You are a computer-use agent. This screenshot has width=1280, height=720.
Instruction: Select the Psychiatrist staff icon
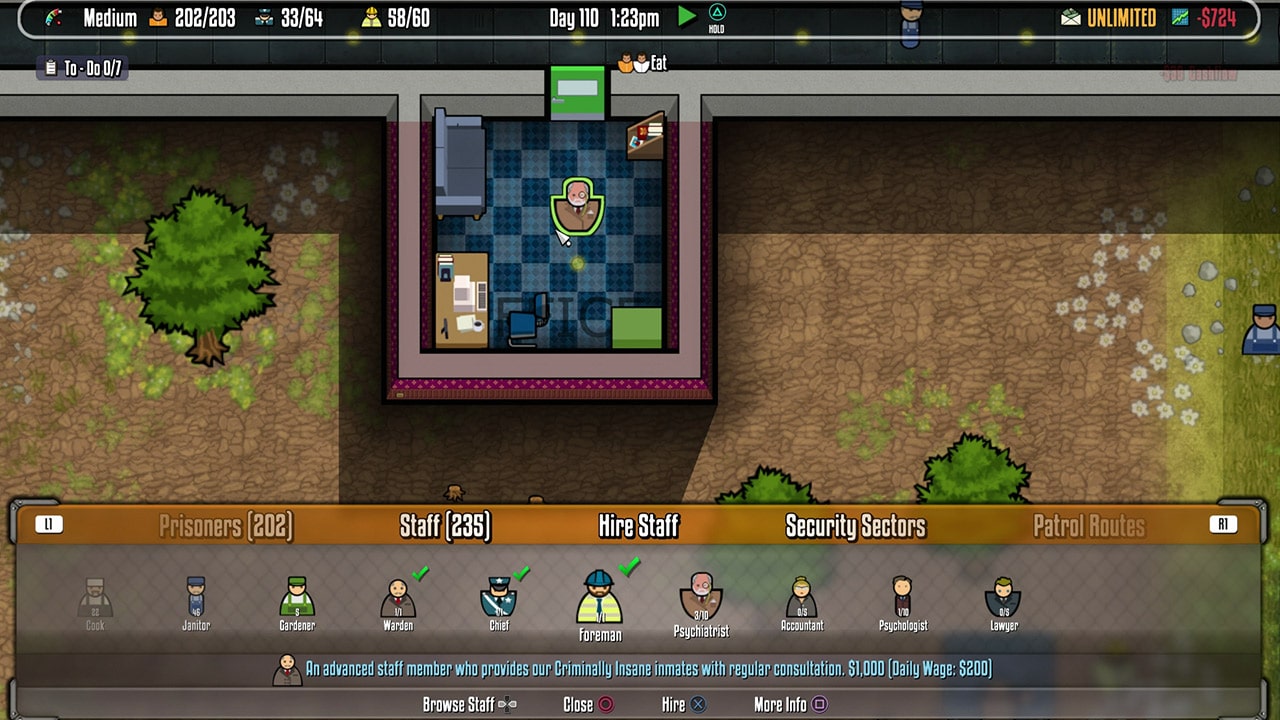(x=700, y=598)
